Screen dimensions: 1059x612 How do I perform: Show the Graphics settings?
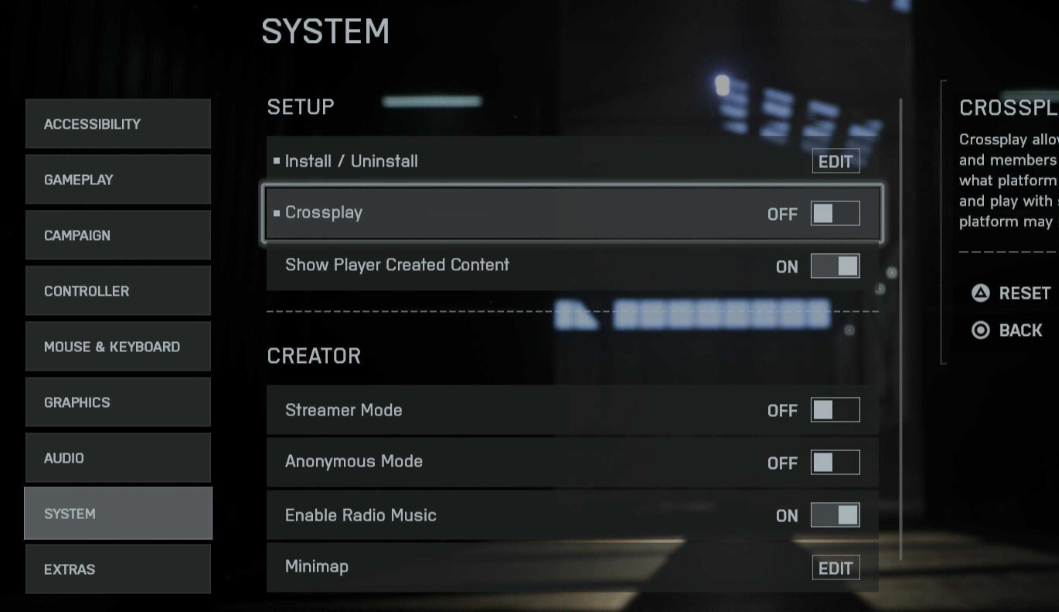click(118, 402)
